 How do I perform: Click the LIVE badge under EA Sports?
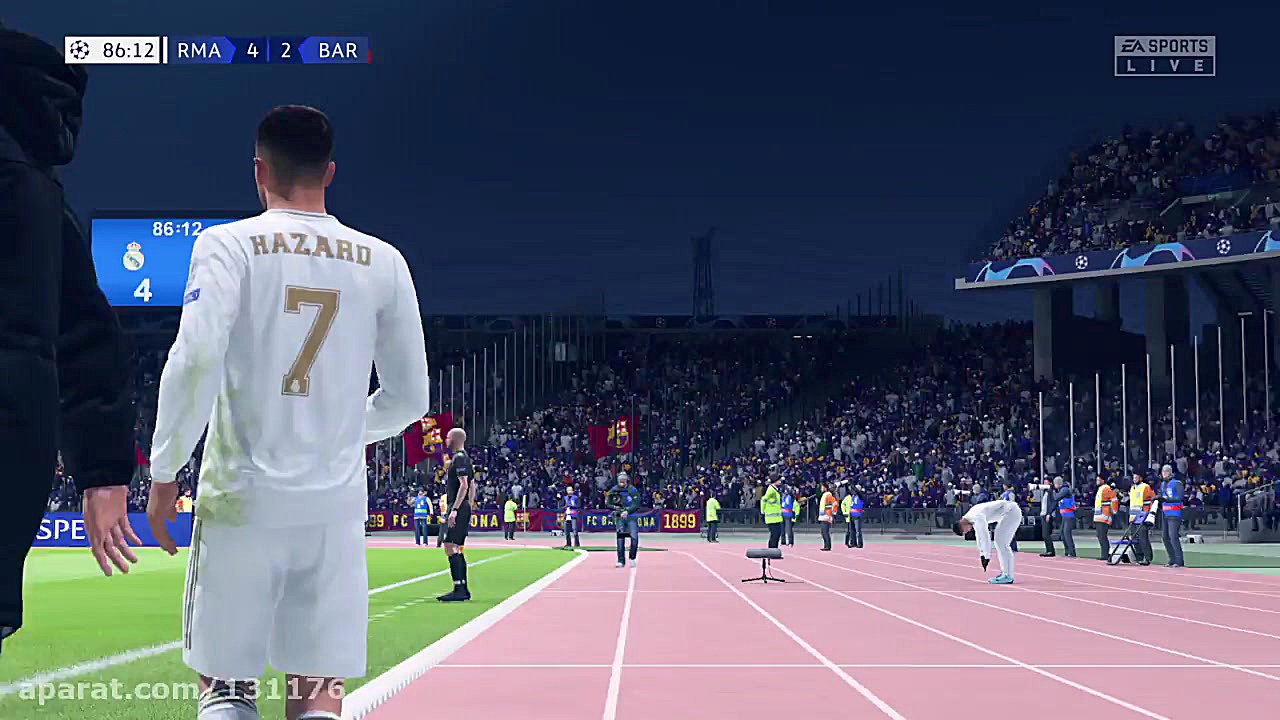point(1164,63)
